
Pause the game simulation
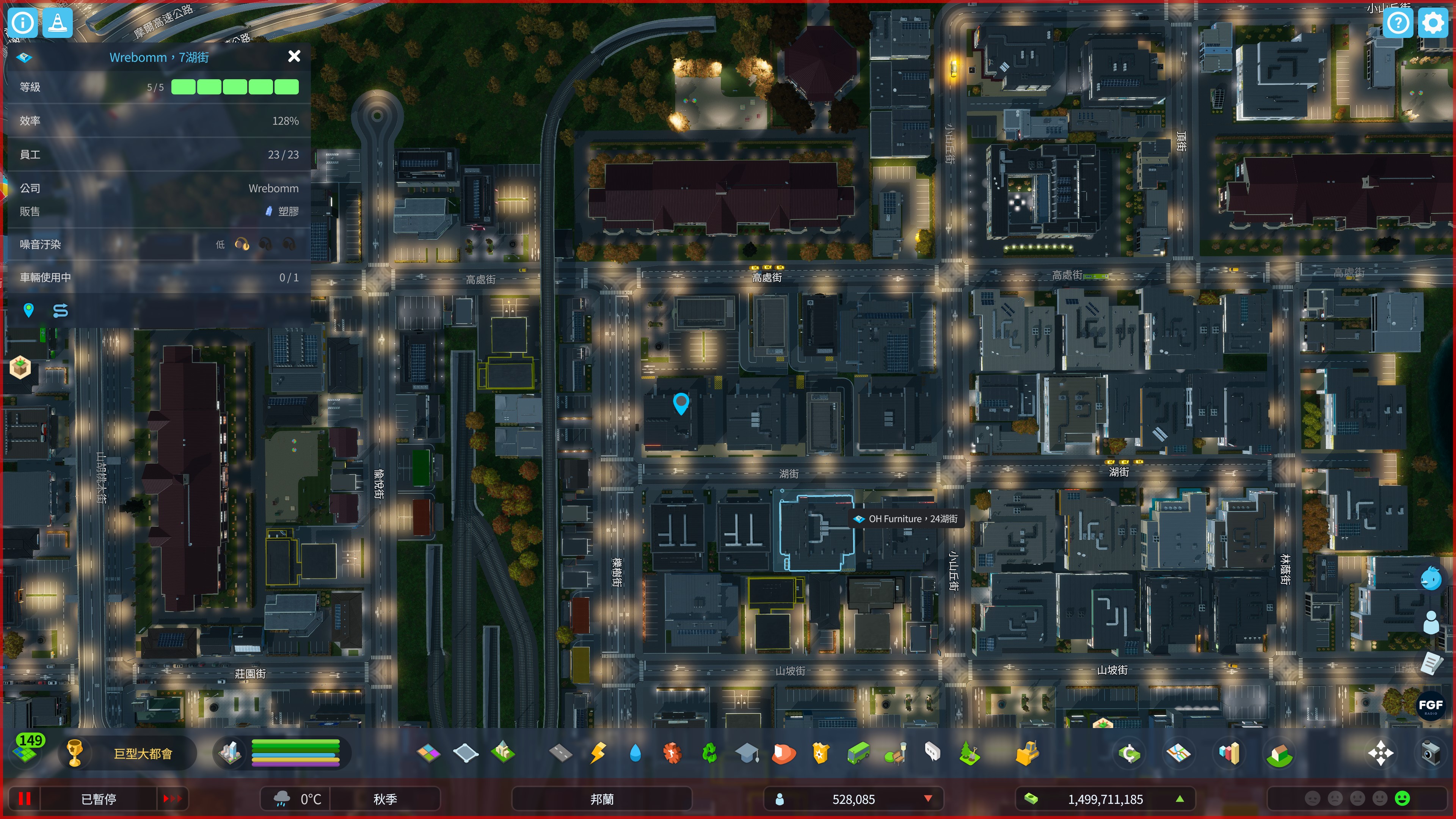(24, 799)
